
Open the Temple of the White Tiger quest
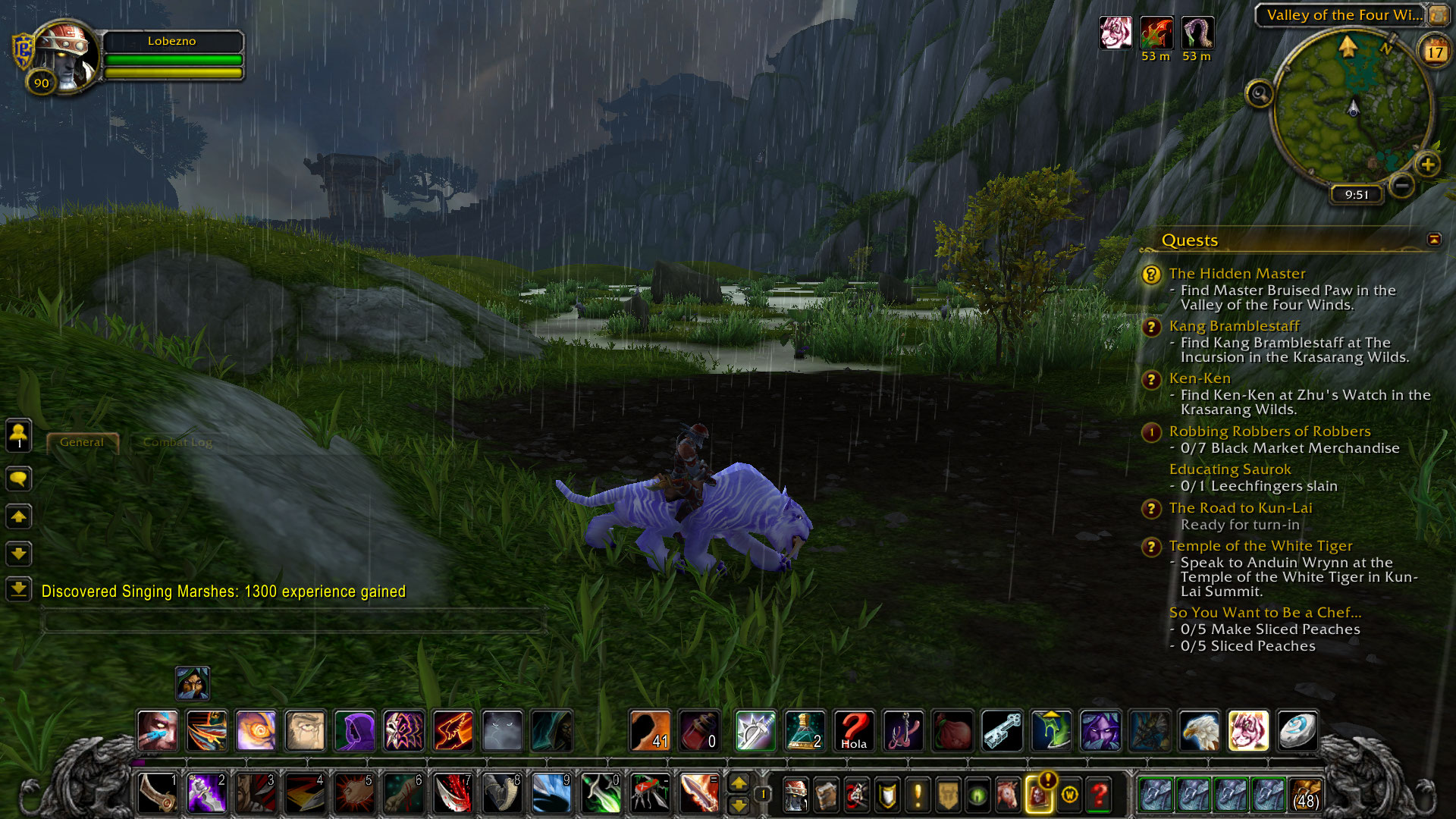[x=1260, y=546]
